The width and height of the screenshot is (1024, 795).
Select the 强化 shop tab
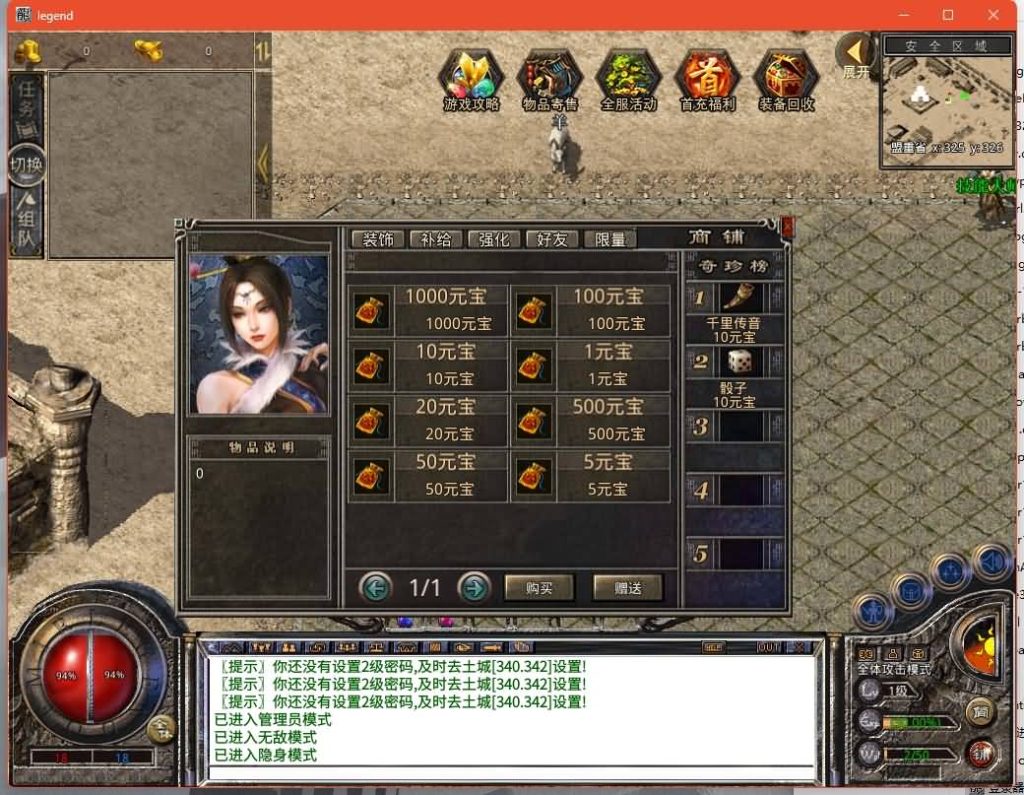494,239
